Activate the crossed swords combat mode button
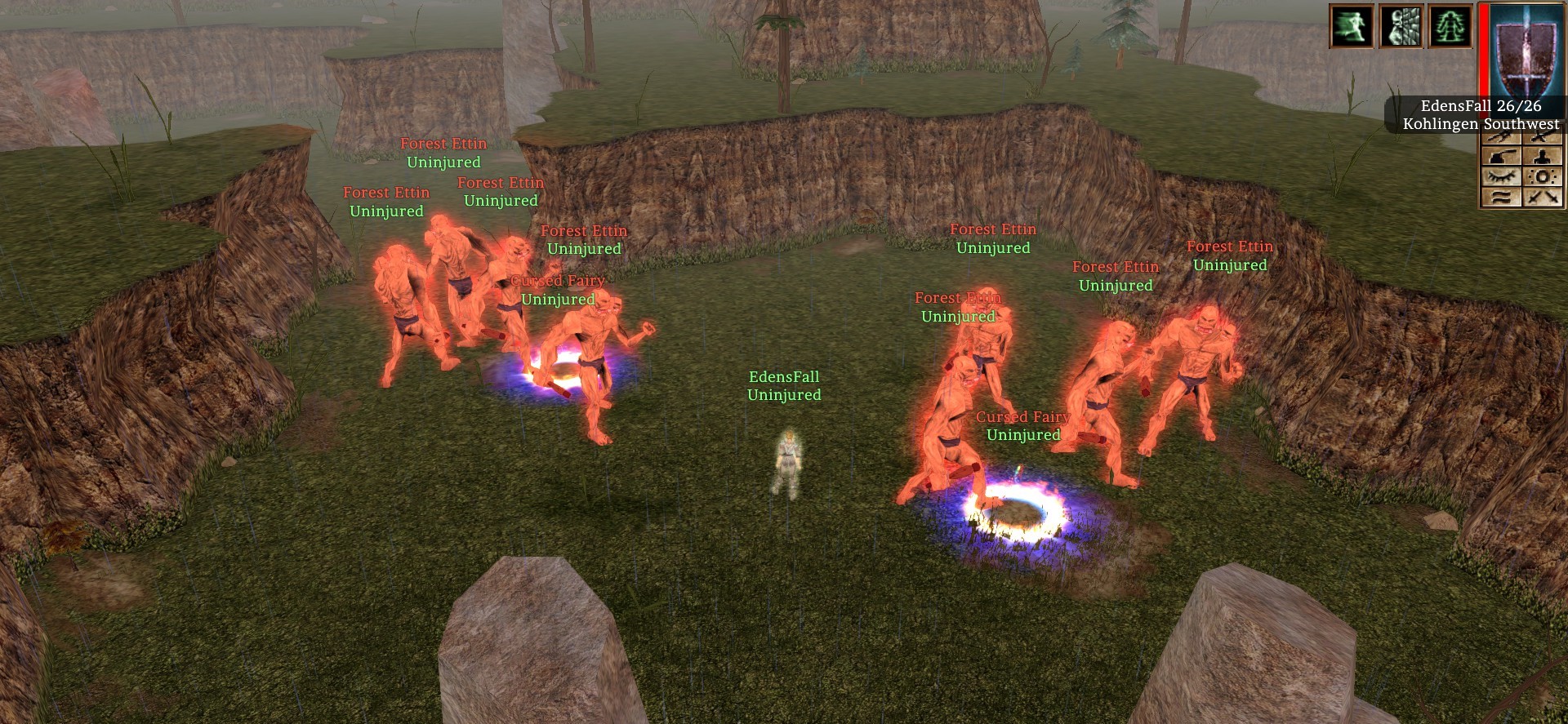The image size is (1568, 724). [x=1542, y=197]
